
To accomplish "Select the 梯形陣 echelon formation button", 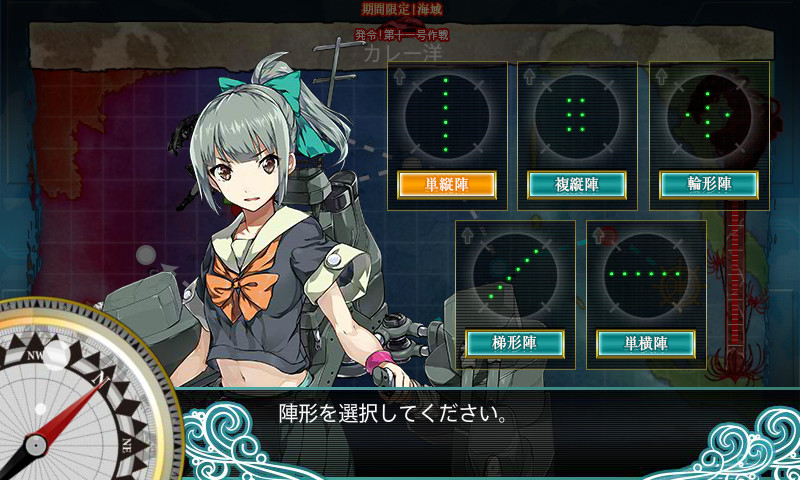I will [x=515, y=343].
